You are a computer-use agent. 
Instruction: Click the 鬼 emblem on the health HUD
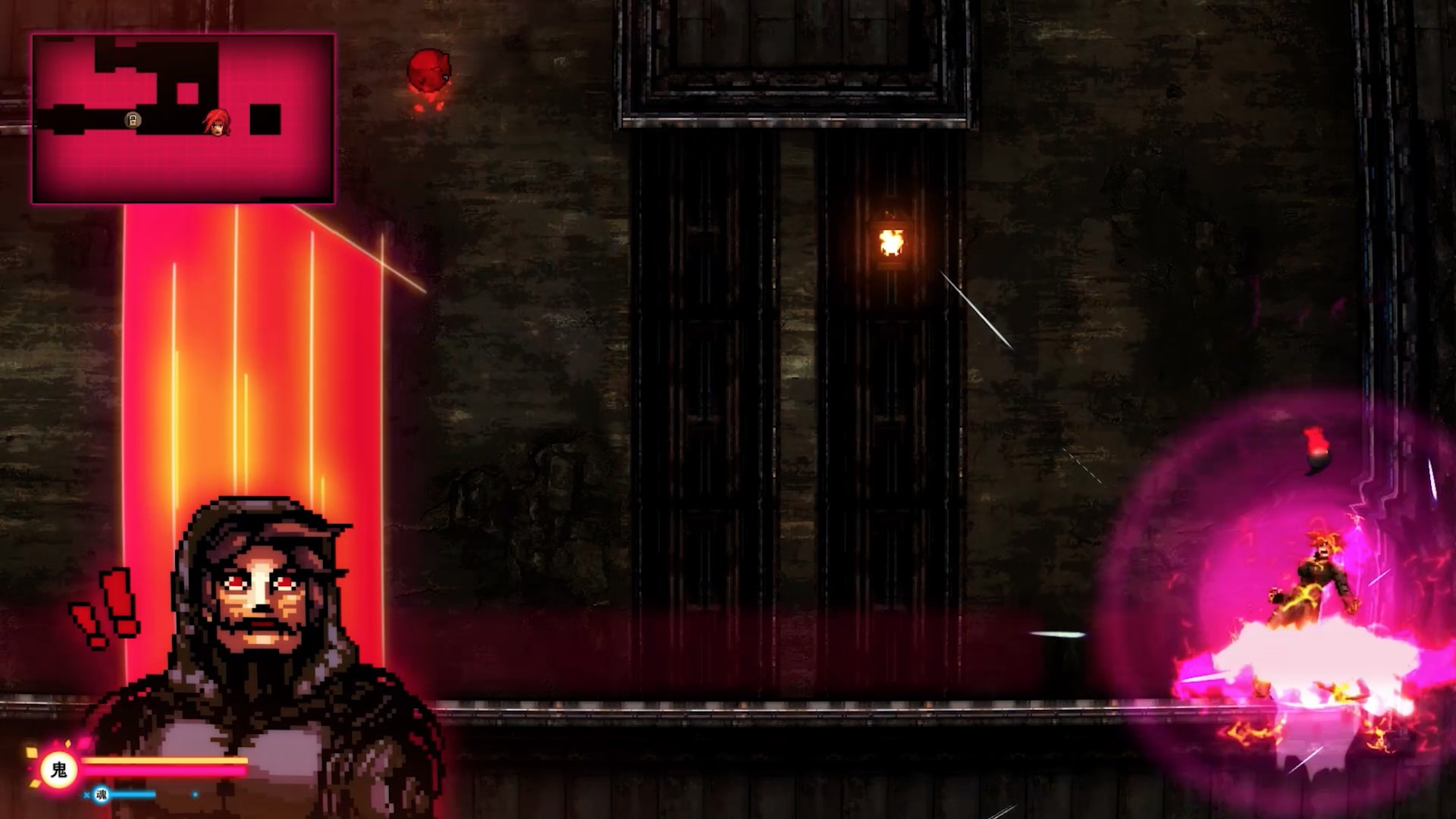[59, 767]
